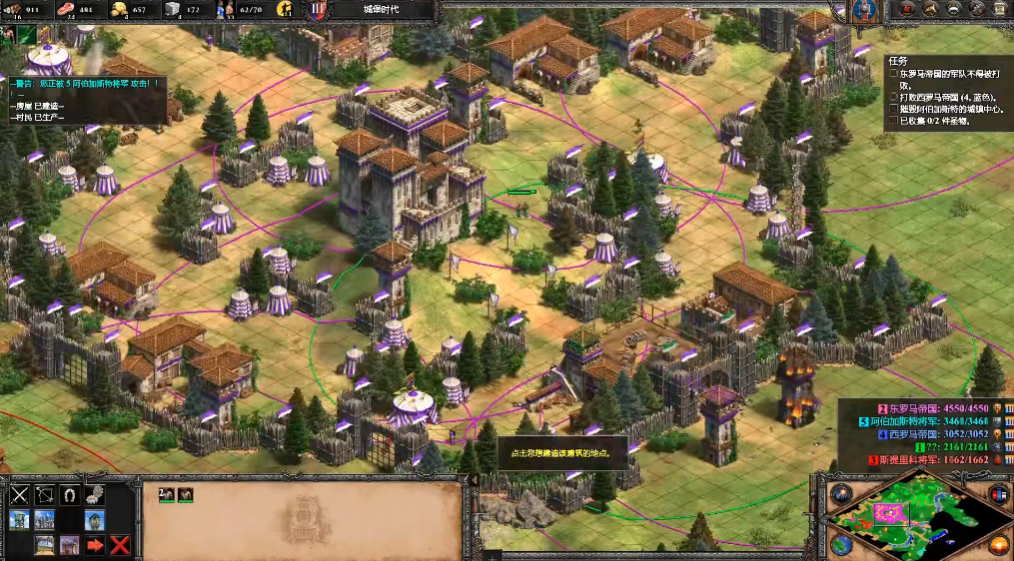Open objectives with the red checkmark icon
Viewport: 1014px width, 561px height.
(907, 9)
